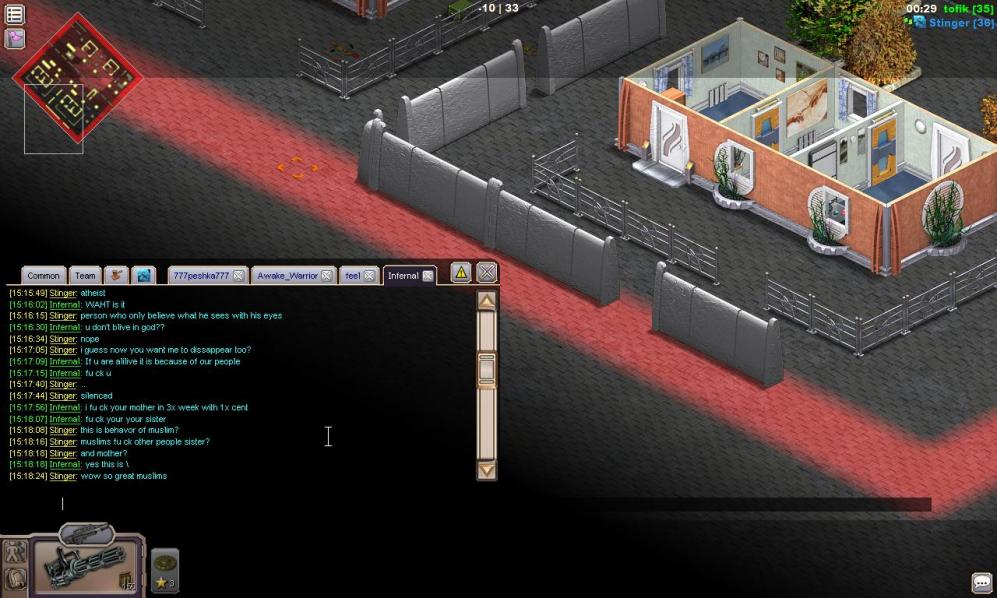Open the medal and star rank panel
Image resolution: width=997 pixels, height=598 pixels.
pyautogui.click(x=165, y=569)
